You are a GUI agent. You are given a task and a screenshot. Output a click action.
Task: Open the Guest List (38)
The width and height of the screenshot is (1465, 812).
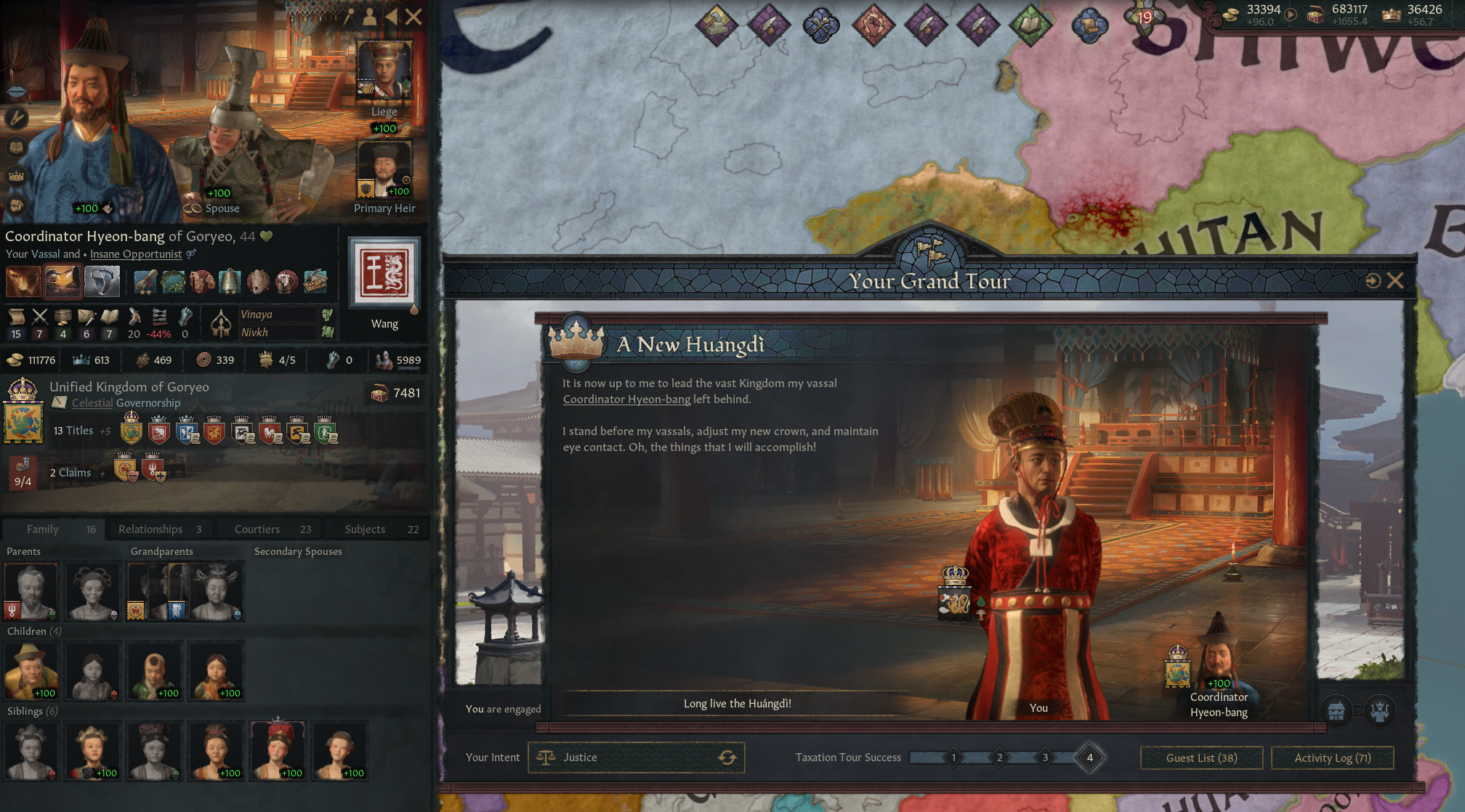[1200, 758]
